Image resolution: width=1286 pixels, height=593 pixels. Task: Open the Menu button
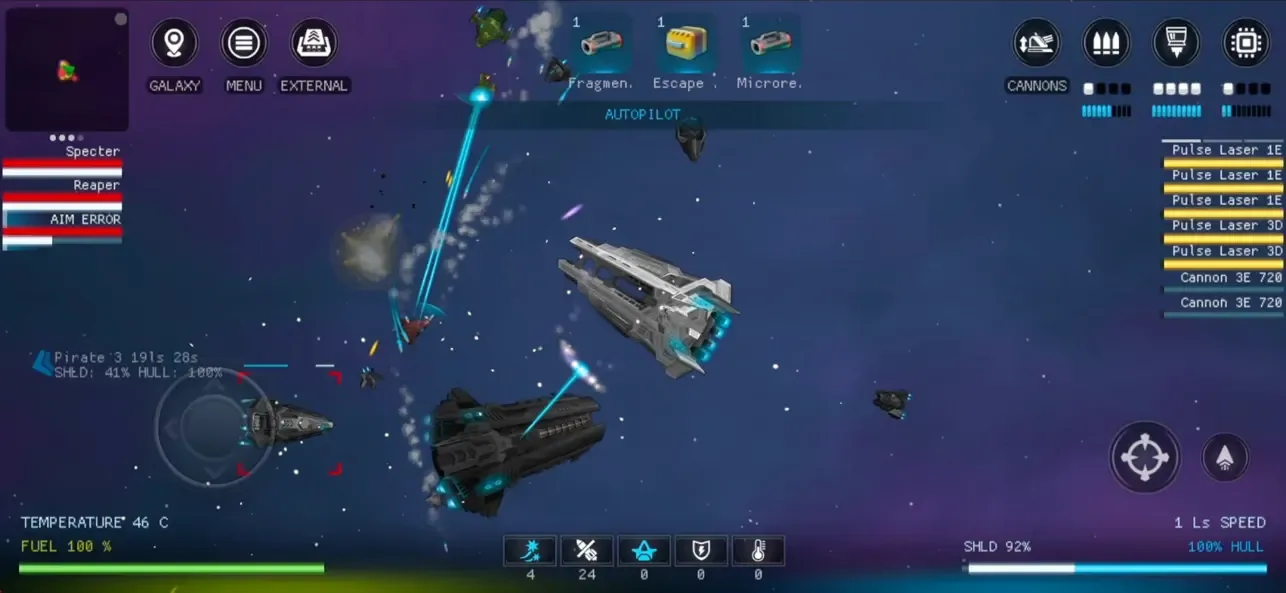pyautogui.click(x=244, y=44)
